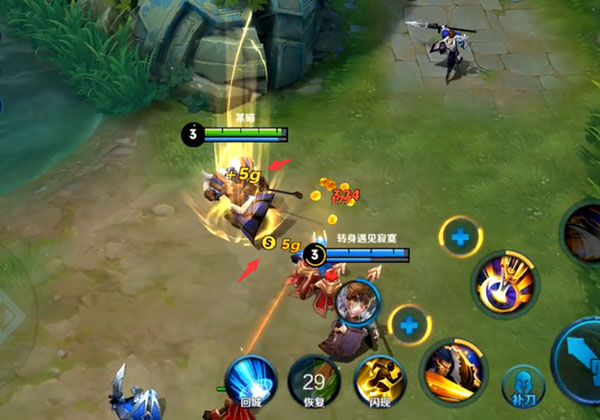Screen dimensions: 600x420
Task: Use the 恢复 restore spell
Action: [314, 382]
